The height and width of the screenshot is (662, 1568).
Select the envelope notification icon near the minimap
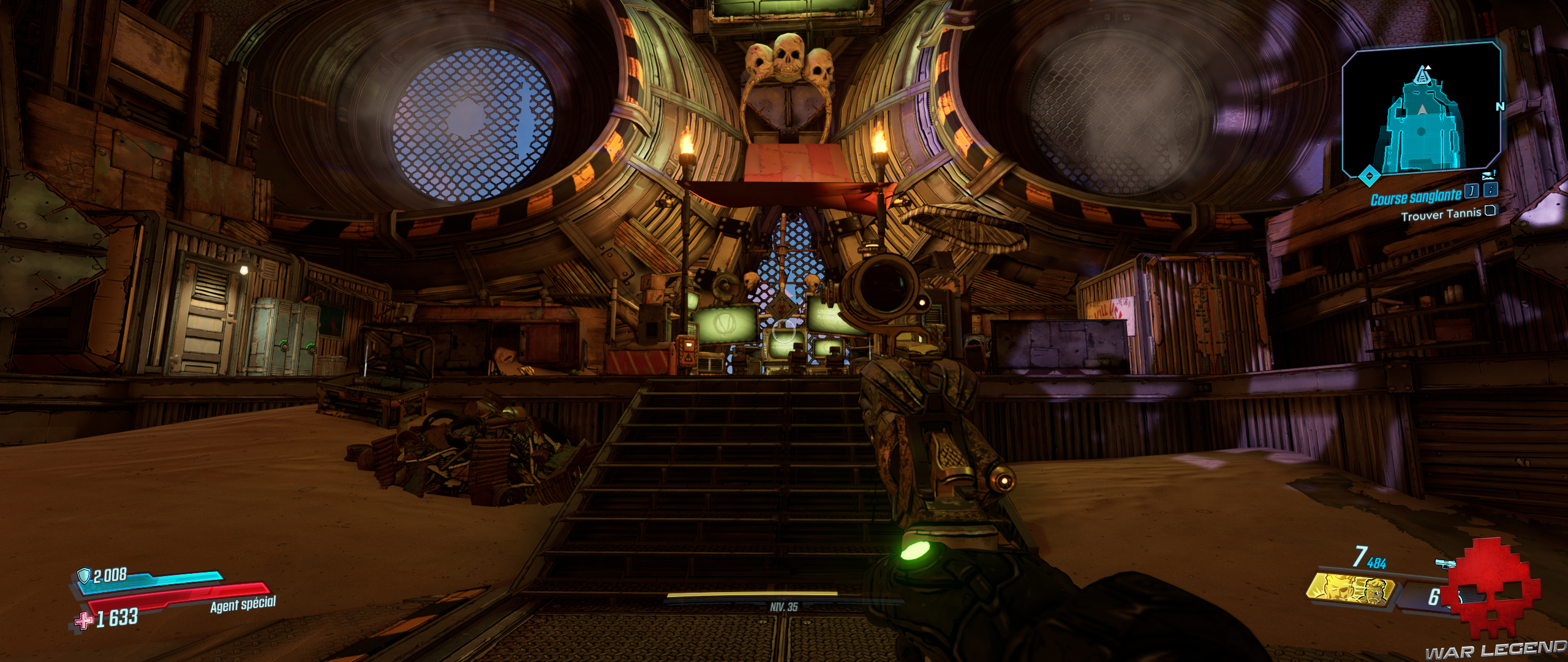click(1488, 175)
